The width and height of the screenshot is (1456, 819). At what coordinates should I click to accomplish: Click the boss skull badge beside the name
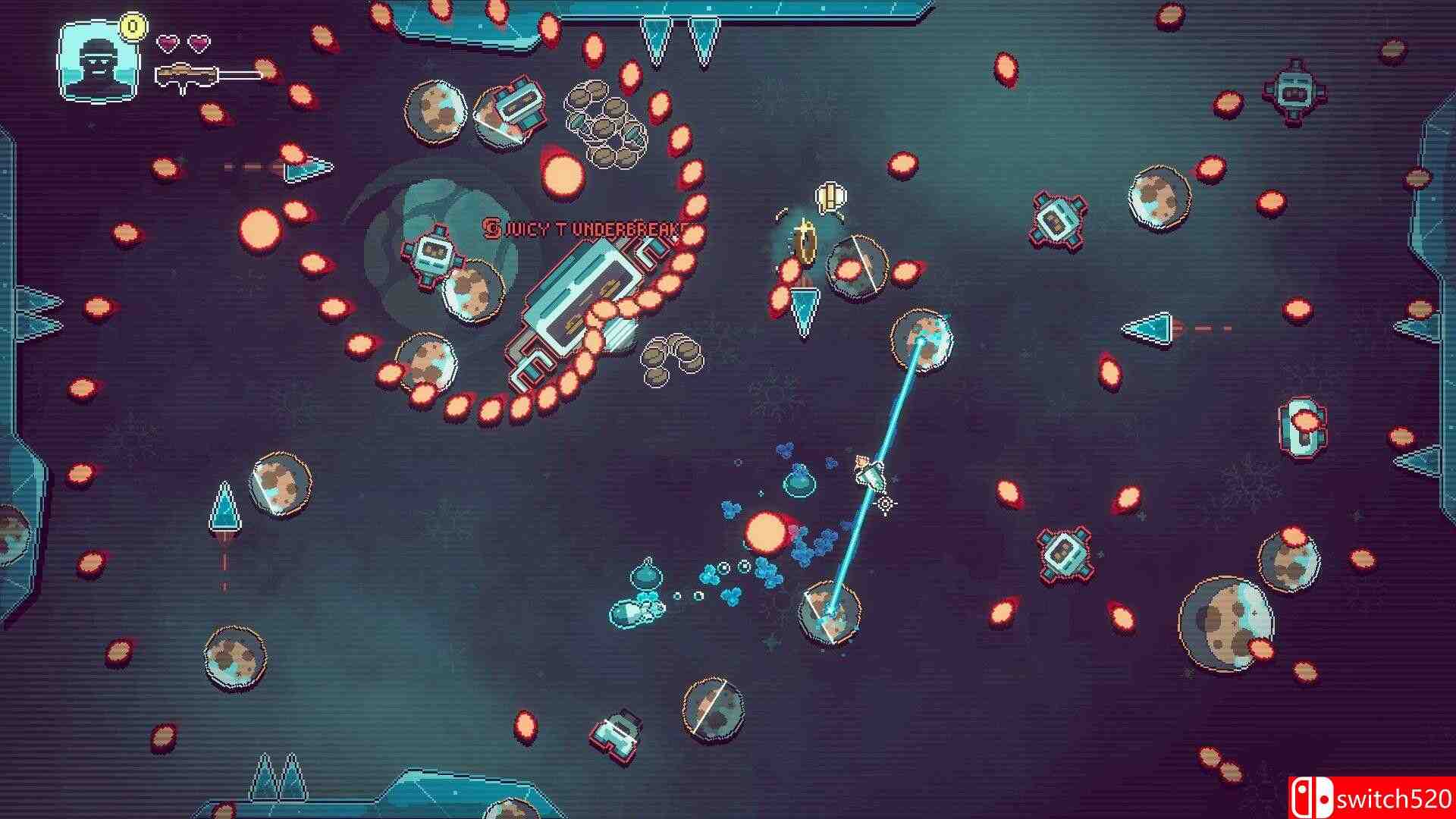coord(491,227)
